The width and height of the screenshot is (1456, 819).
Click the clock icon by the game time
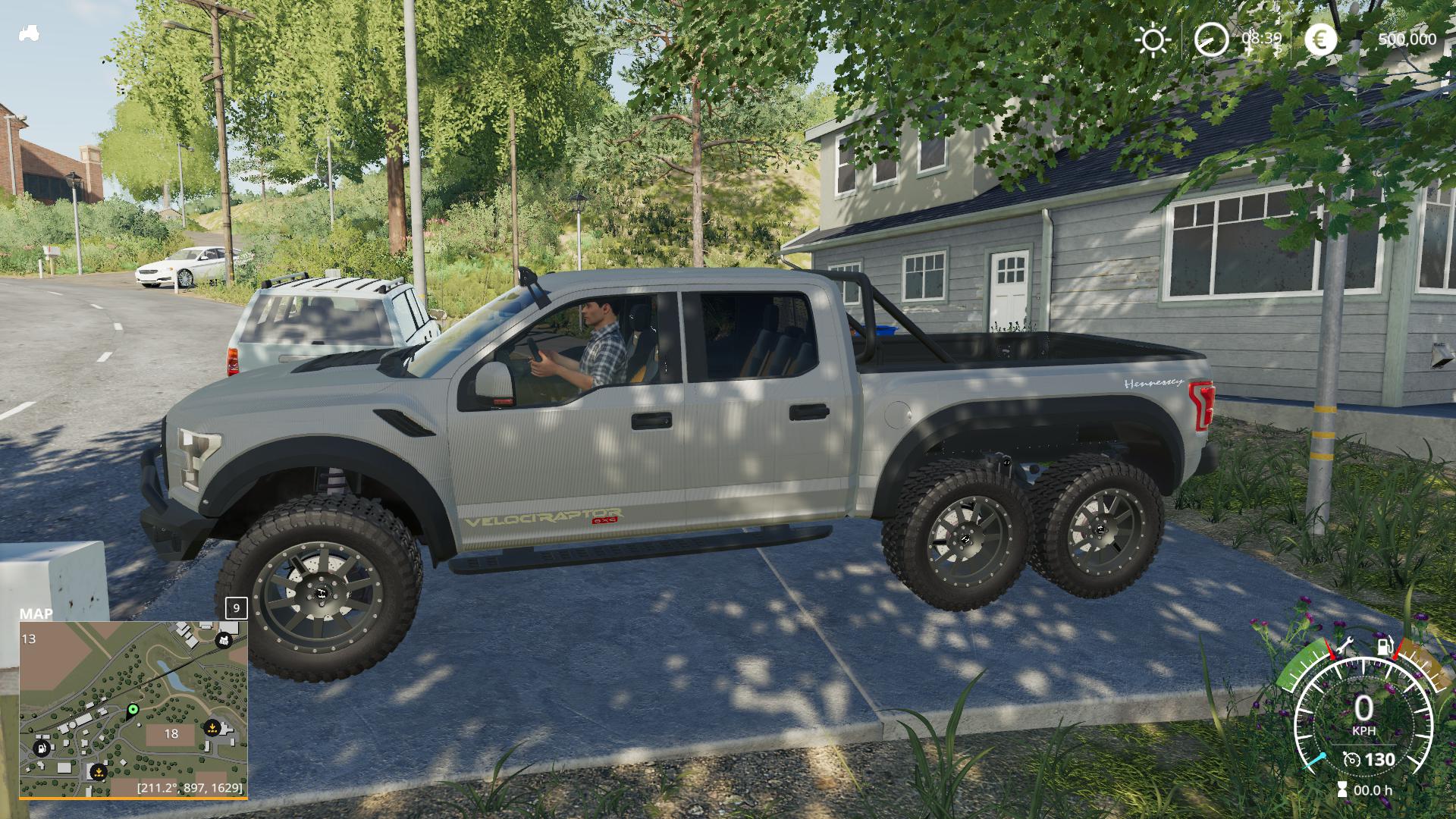1211,39
